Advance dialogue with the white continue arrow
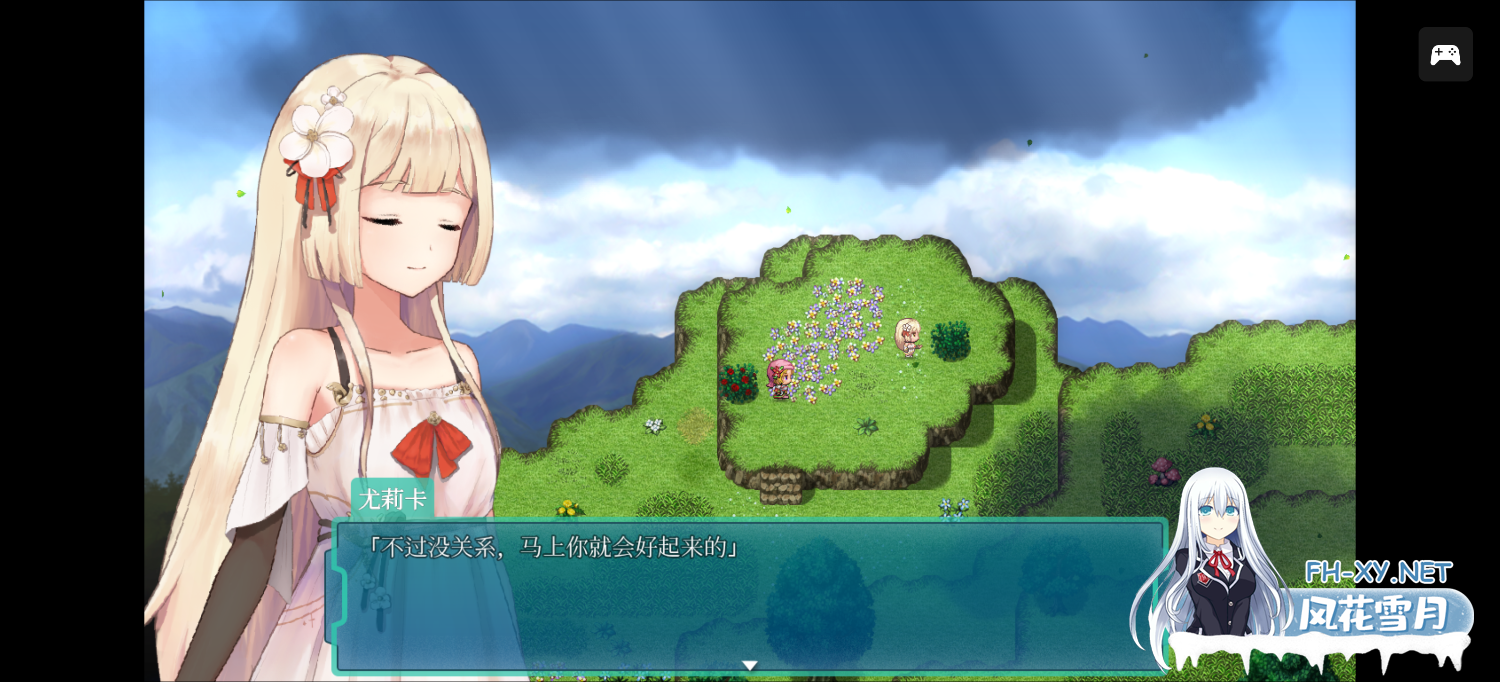Screen dimensions: 1500x682 pyautogui.click(x=750, y=665)
